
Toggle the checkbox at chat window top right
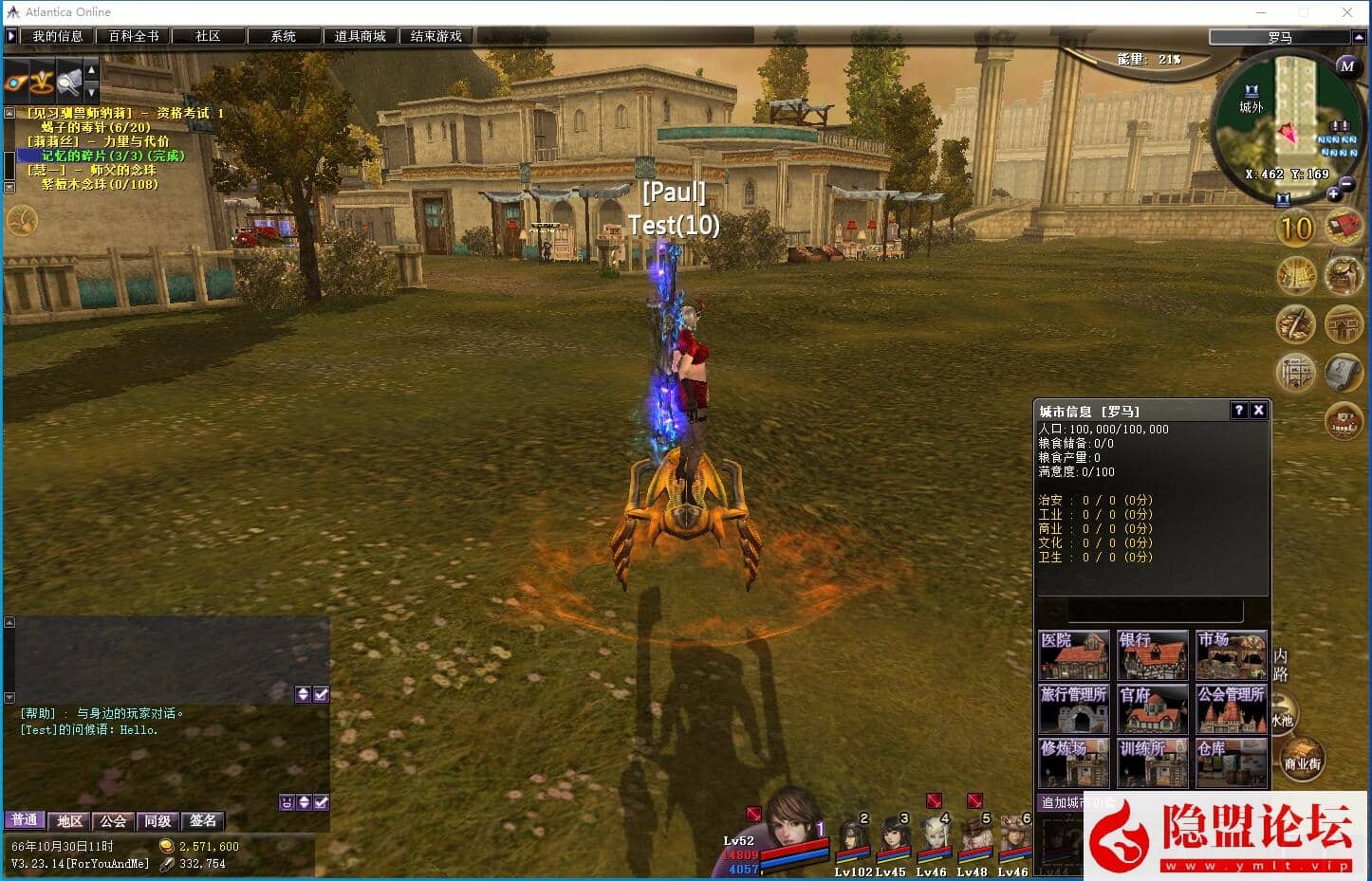pyautogui.click(x=321, y=694)
